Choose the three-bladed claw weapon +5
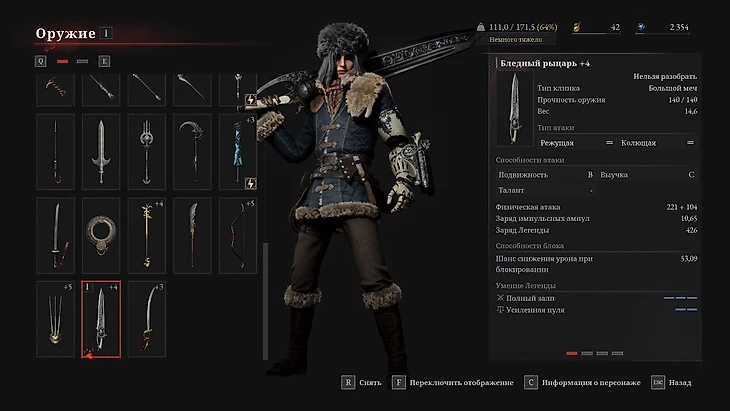Viewport: 730px width, 411px height. point(56,318)
